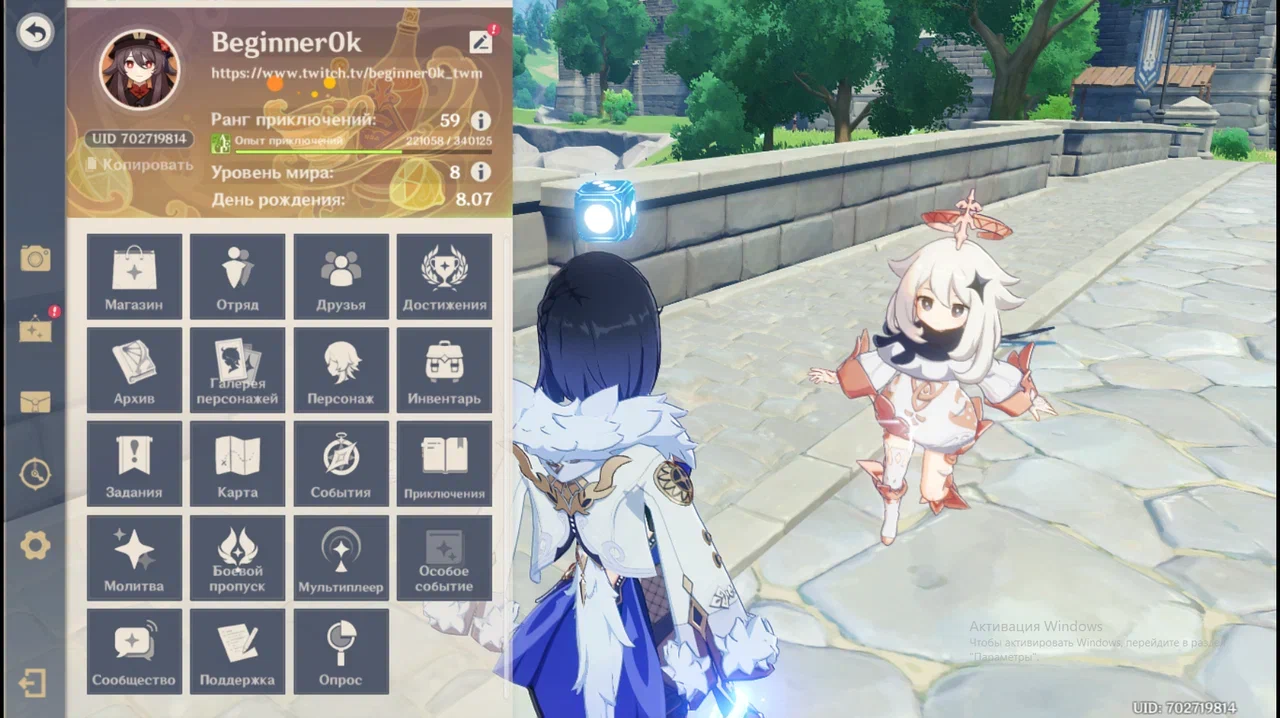The width and height of the screenshot is (1280, 718).
Task: View Достижения achievements
Action: 444,277
